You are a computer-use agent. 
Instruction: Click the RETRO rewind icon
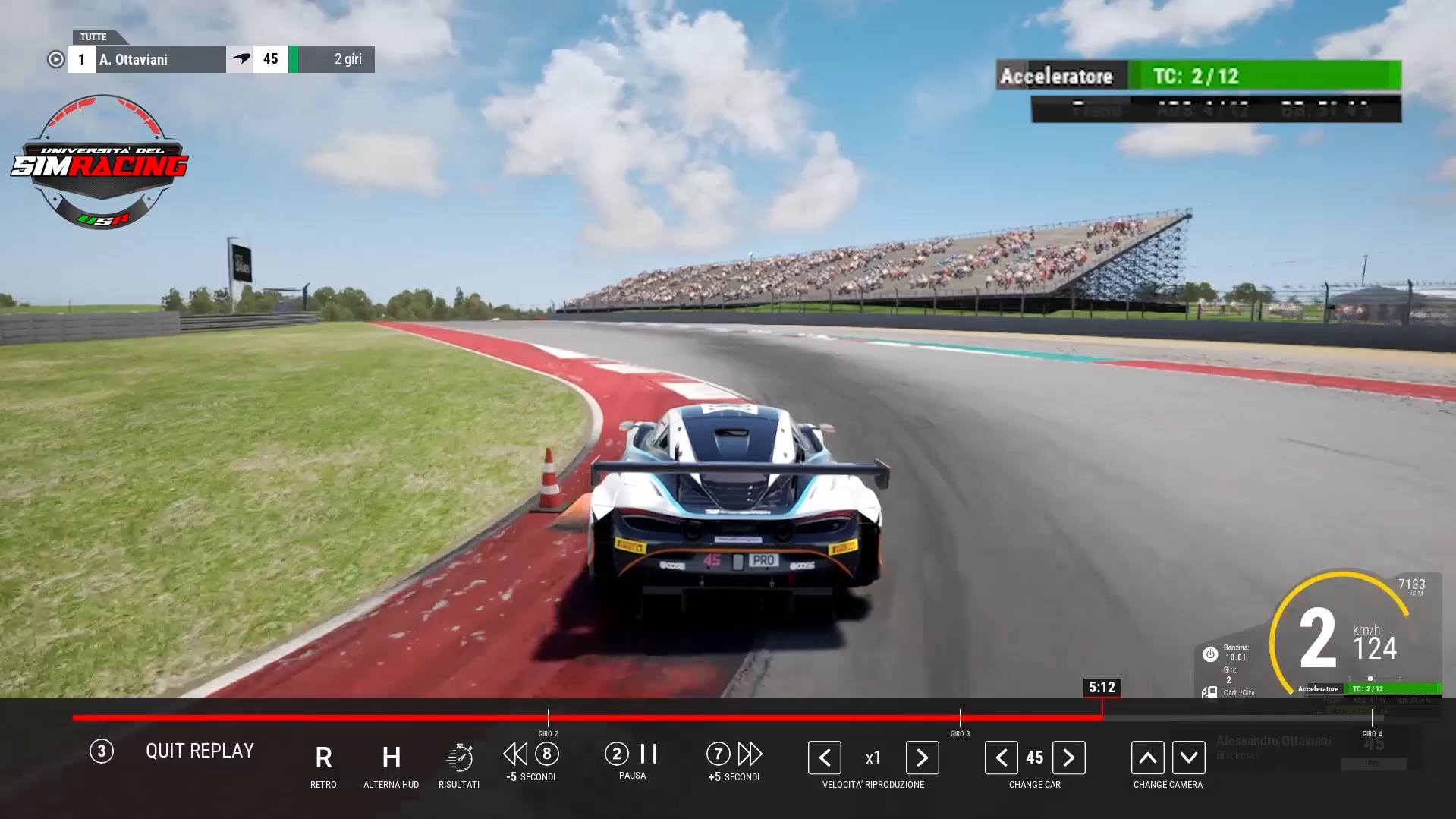click(323, 757)
